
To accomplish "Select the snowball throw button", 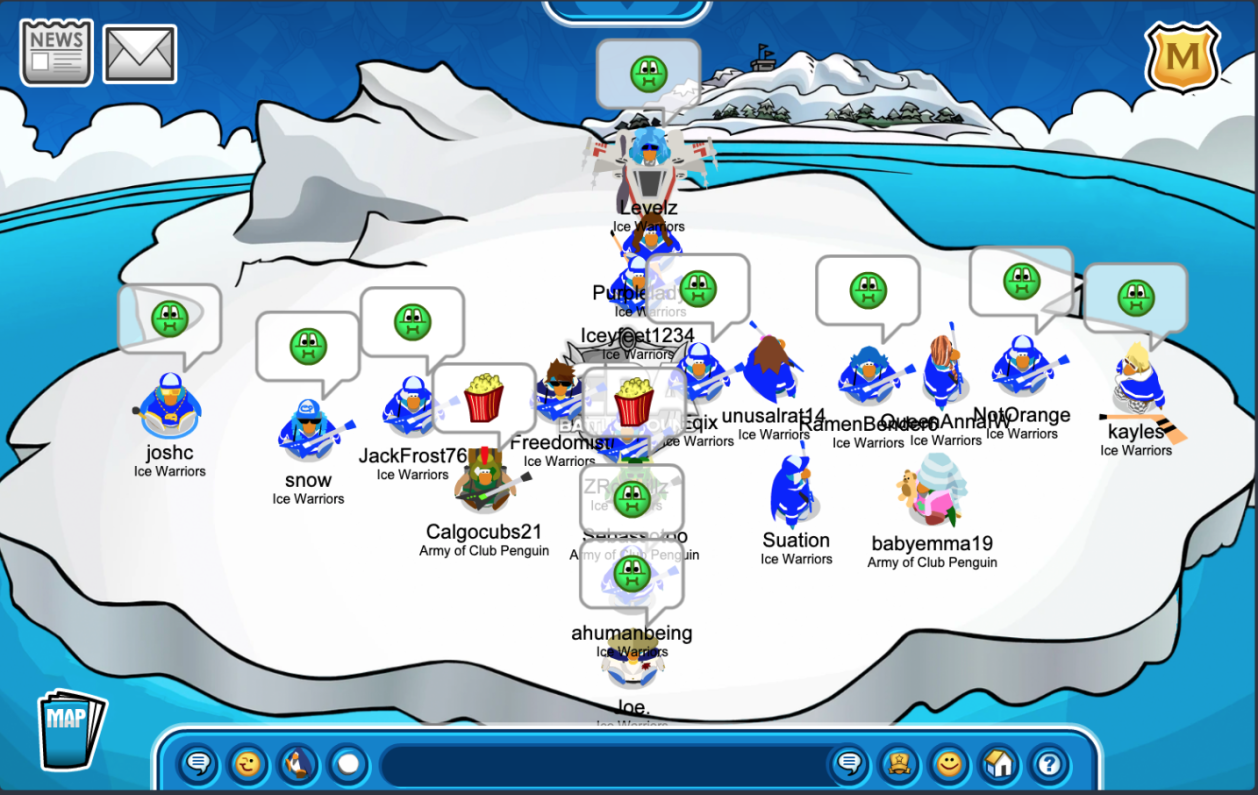I will pyautogui.click(x=347, y=765).
